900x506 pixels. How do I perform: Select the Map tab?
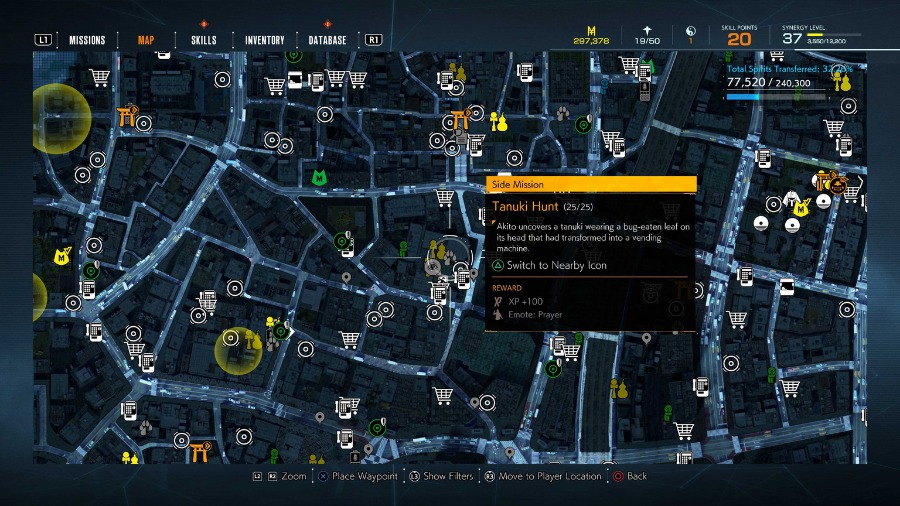click(146, 40)
